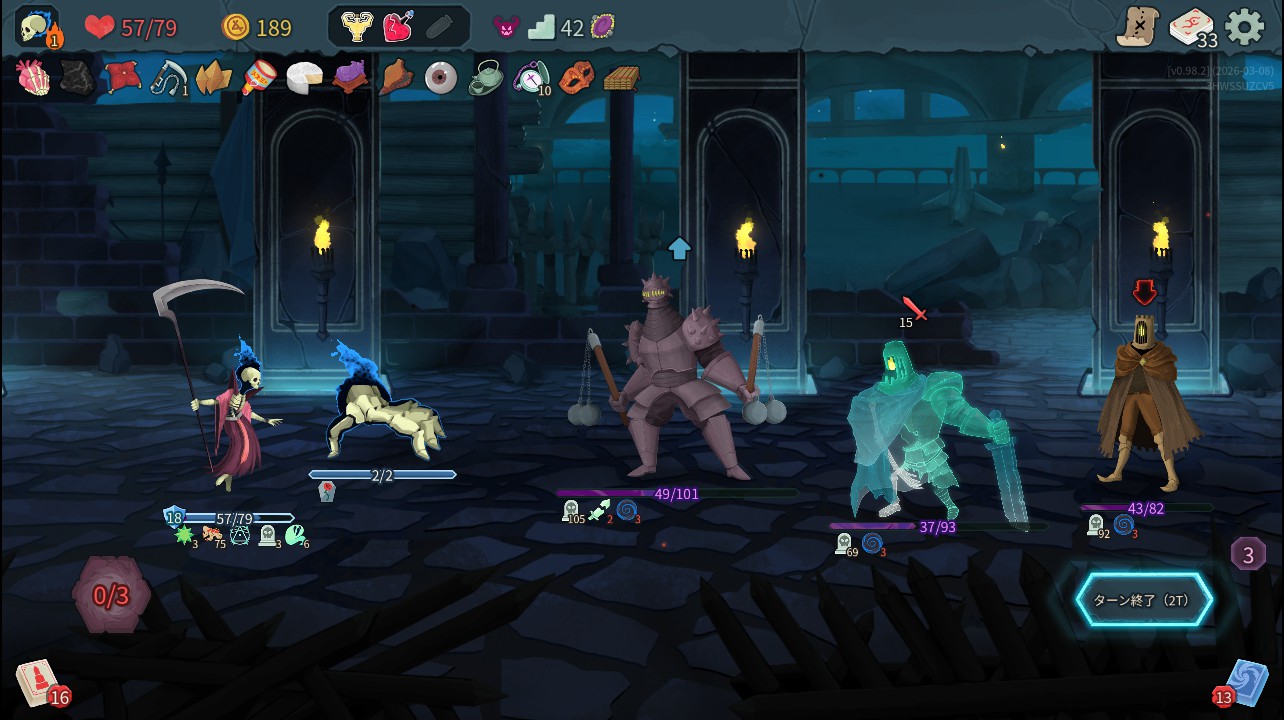Open the treasure map scroll

click(x=1138, y=27)
